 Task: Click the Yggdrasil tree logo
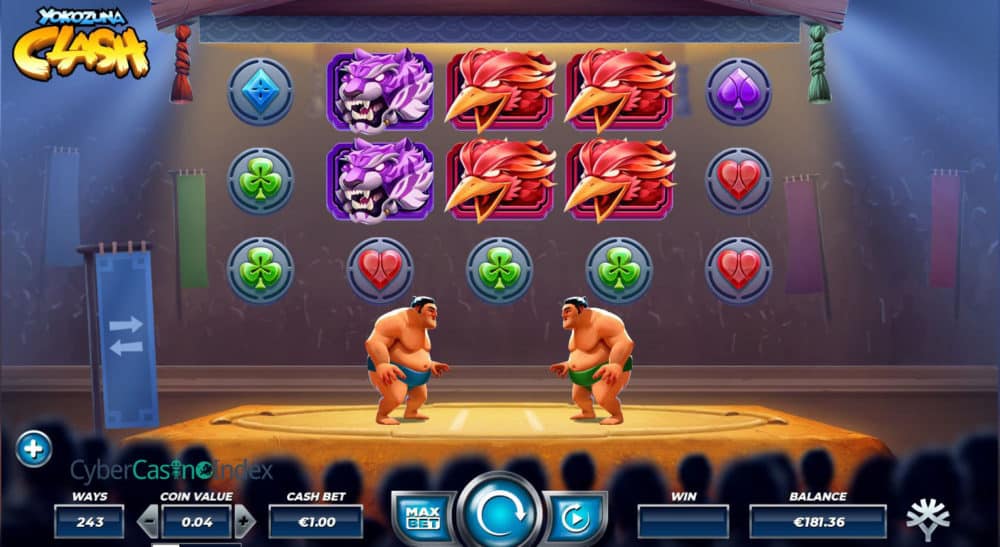point(927,519)
